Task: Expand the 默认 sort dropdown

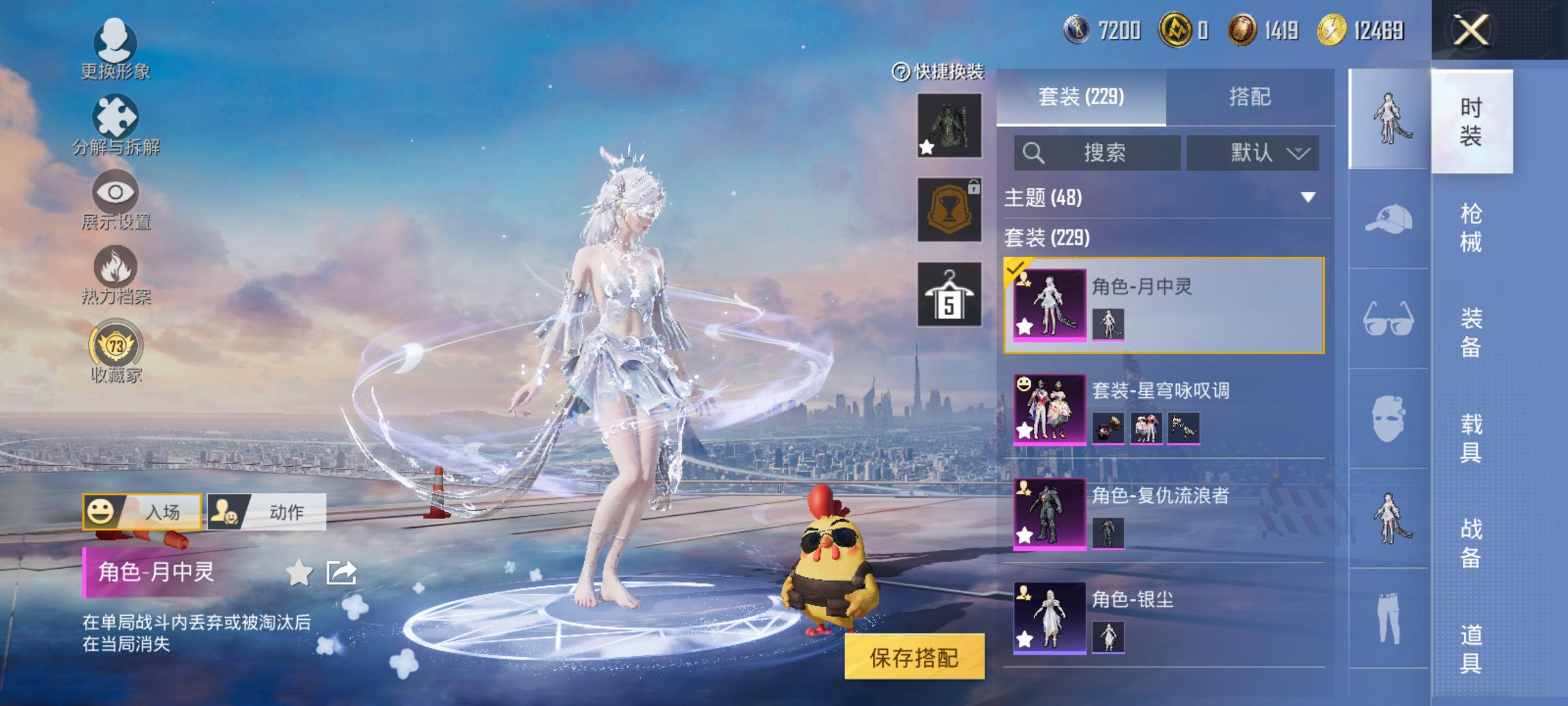Action: pos(1254,152)
